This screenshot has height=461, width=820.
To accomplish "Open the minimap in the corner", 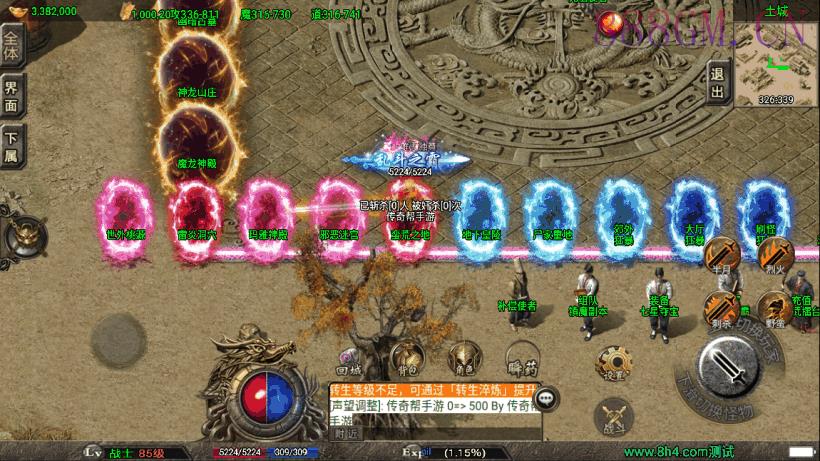I will (x=776, y=60).
